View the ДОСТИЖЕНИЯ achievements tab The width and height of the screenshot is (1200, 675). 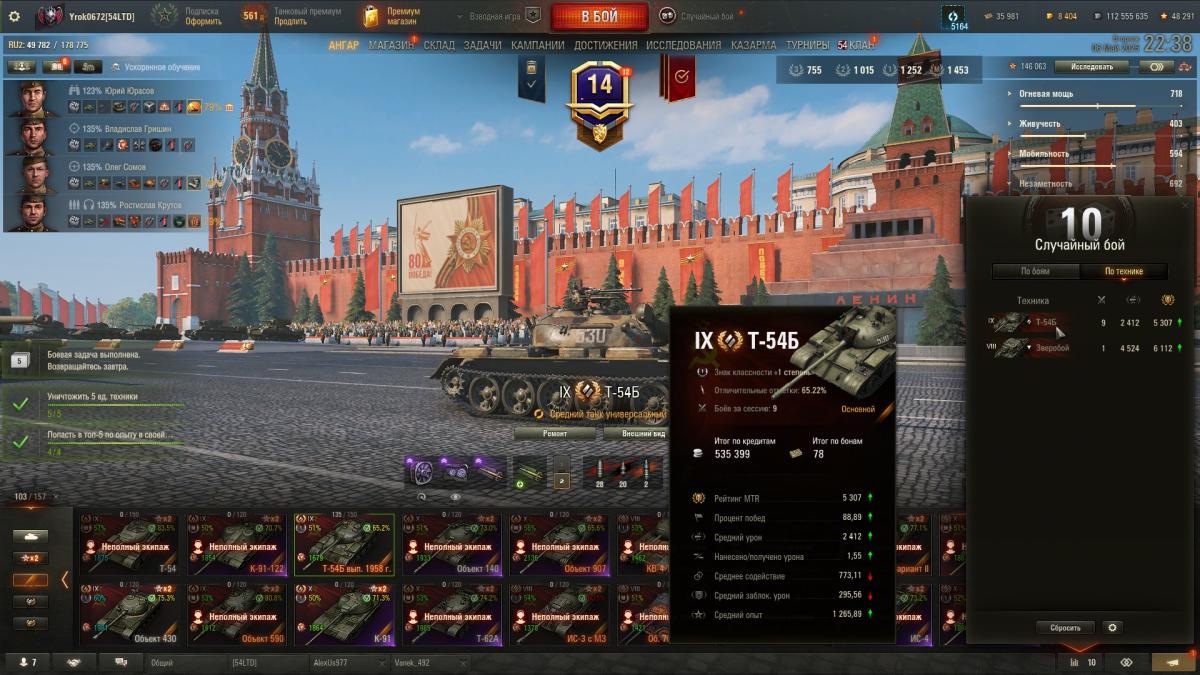[606, 45]
